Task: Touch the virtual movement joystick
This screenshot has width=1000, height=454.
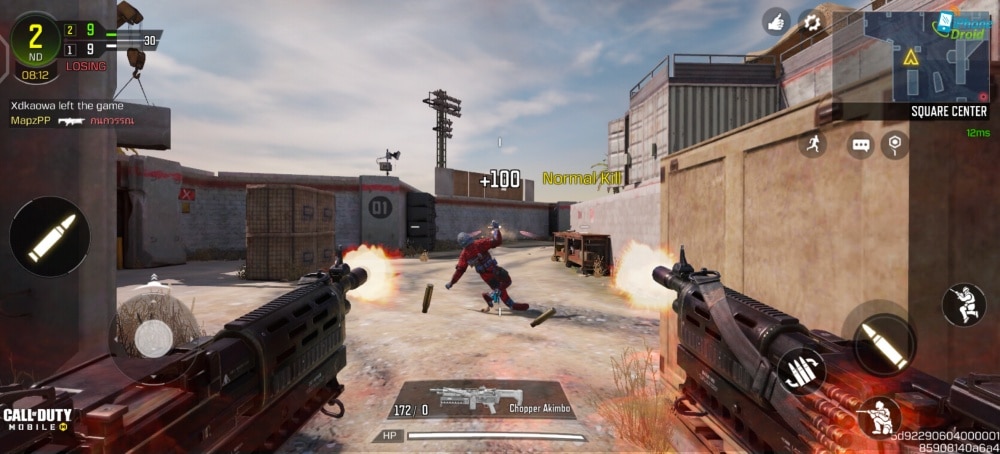Action: coord(152,338)
